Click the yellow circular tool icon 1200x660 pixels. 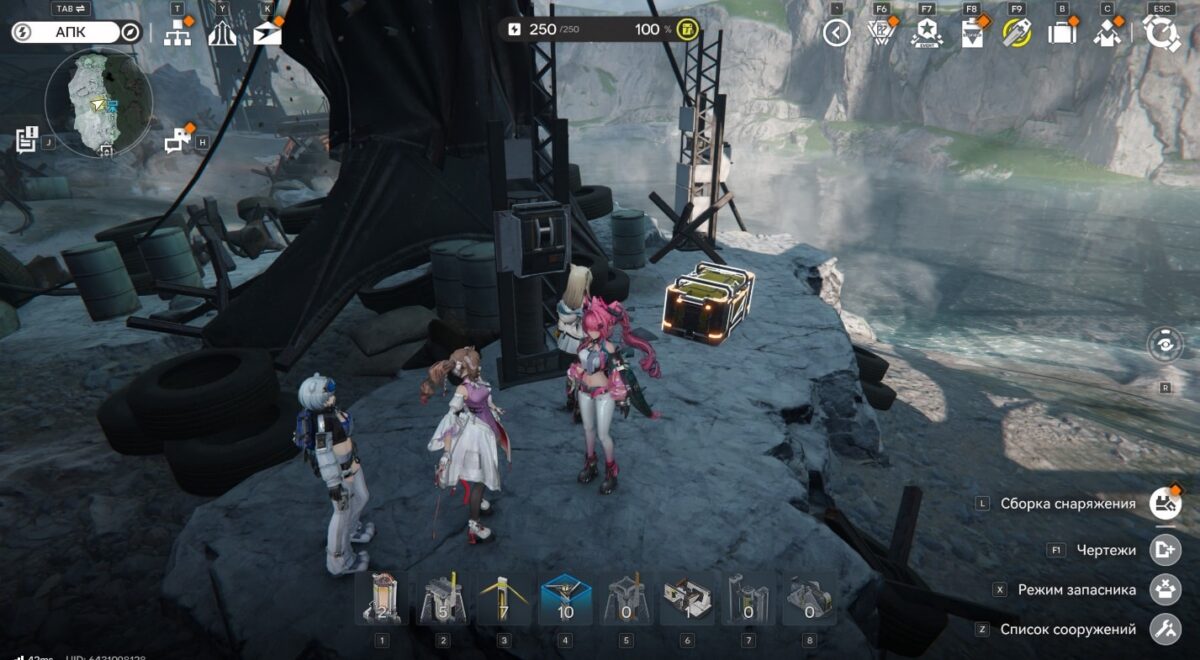1016,33
